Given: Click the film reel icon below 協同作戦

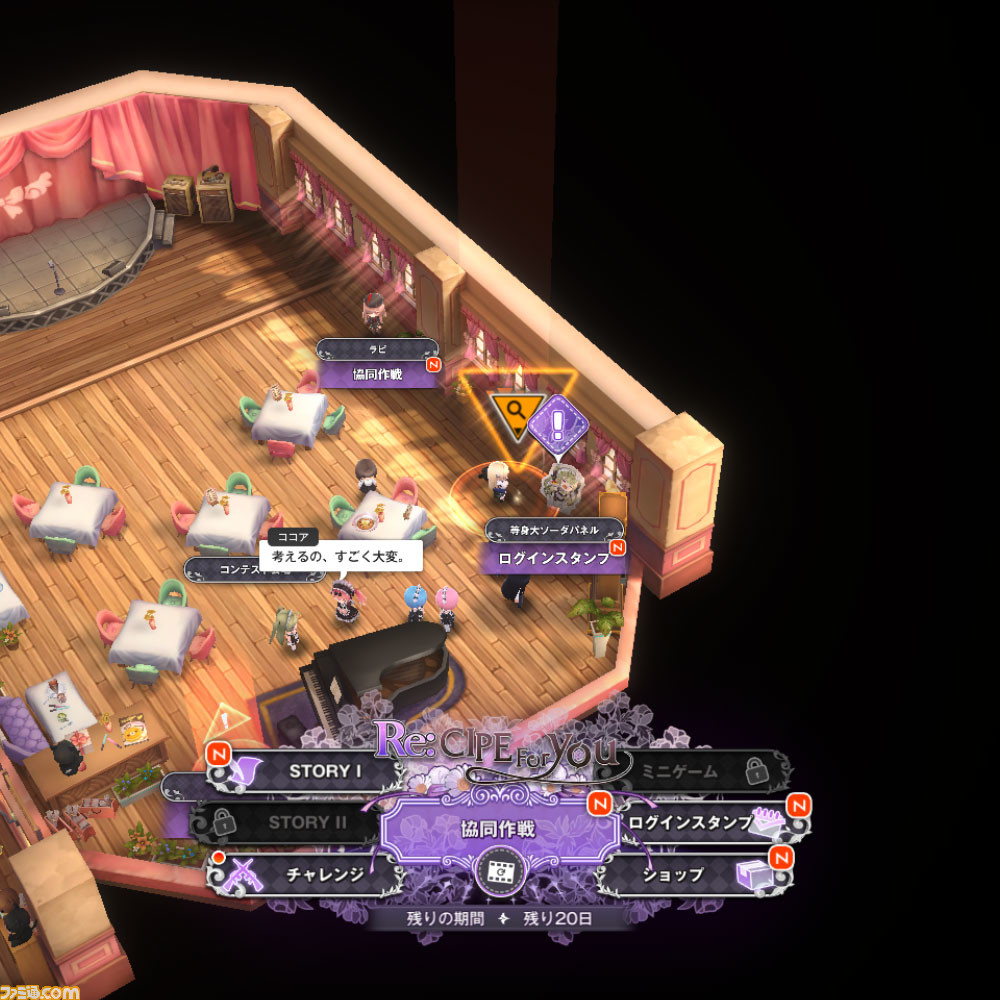Looking at the screenshot, I should (497, 873).
